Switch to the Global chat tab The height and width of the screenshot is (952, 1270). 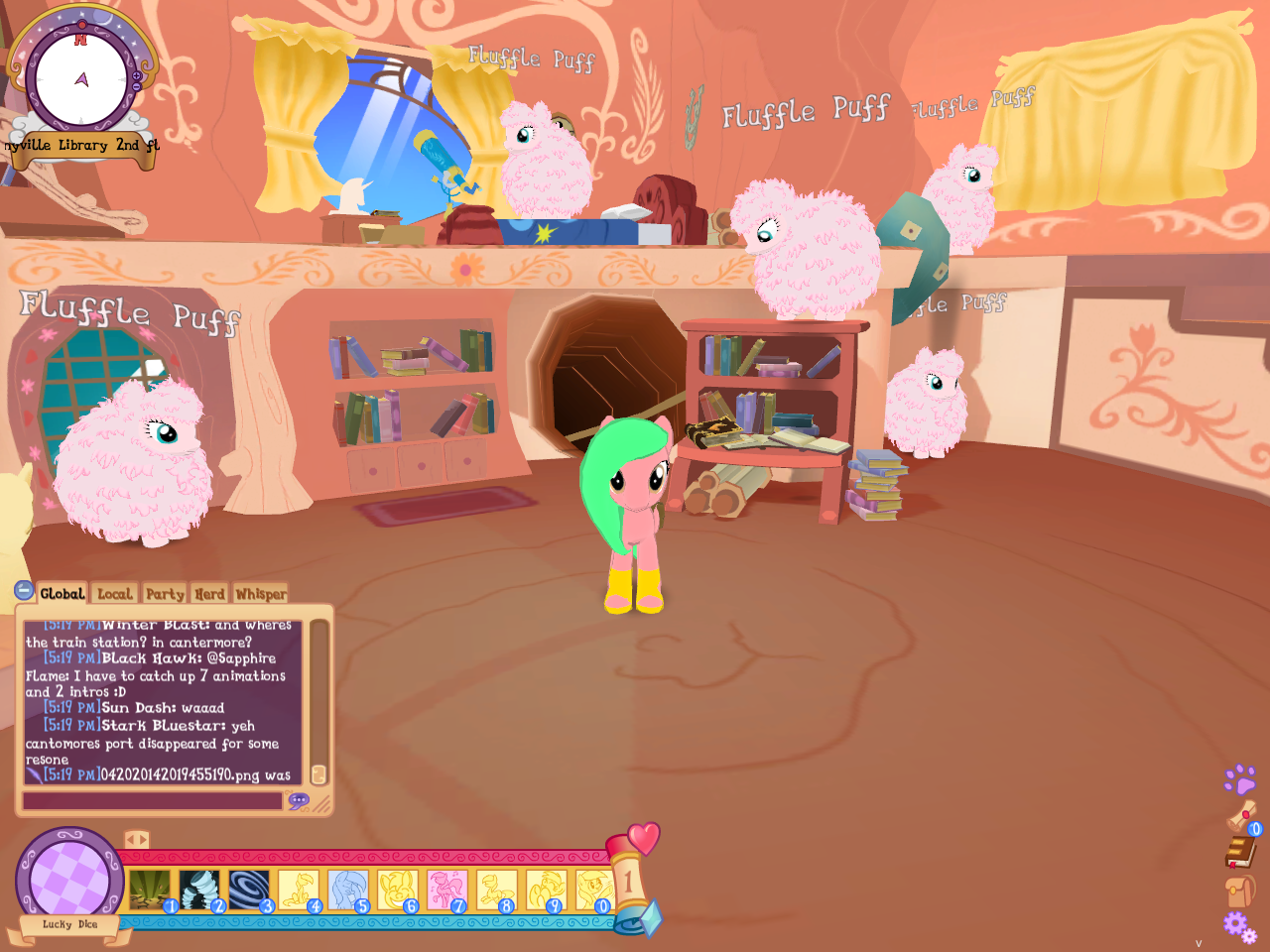pyautogui.click(x=62, y=594)
